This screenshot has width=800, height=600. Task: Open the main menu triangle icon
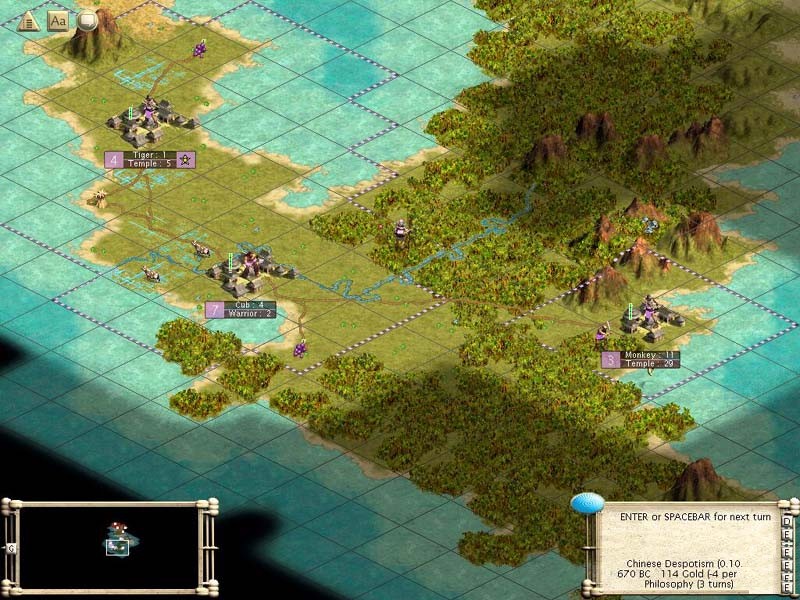click(x=27, y=21)
